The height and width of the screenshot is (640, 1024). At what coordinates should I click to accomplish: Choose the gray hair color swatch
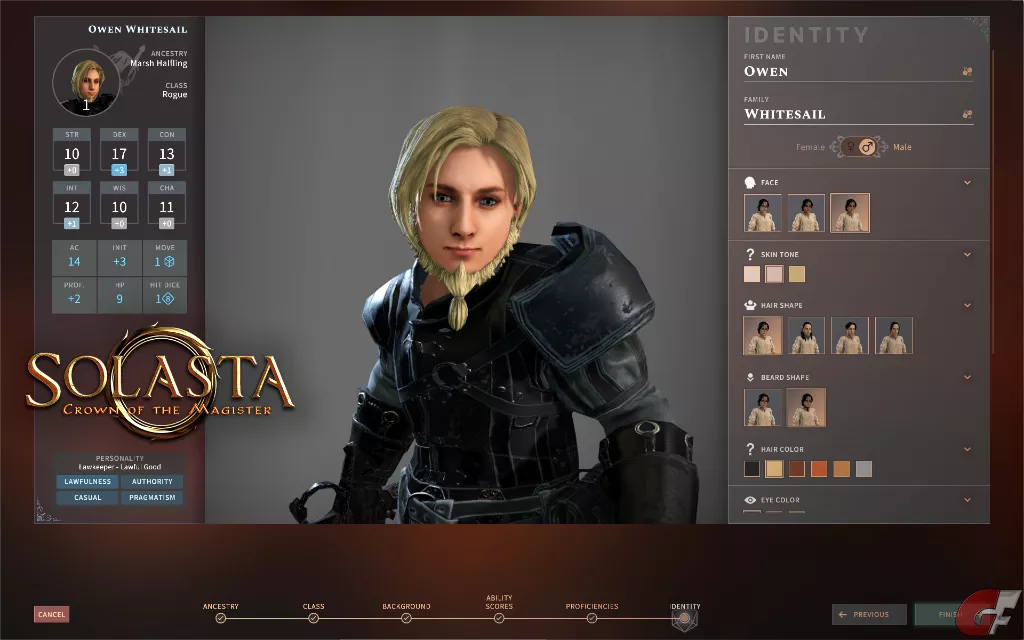click(x=864, y=469)
